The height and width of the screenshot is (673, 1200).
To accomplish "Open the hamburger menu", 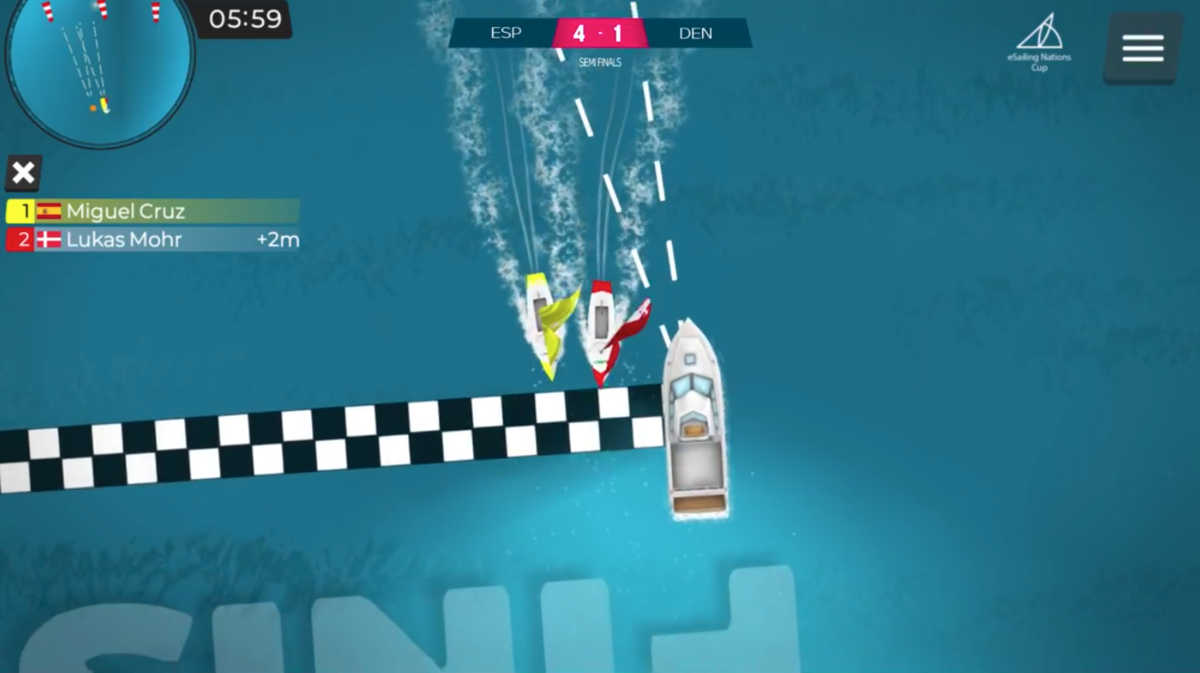I will 1142,48.
